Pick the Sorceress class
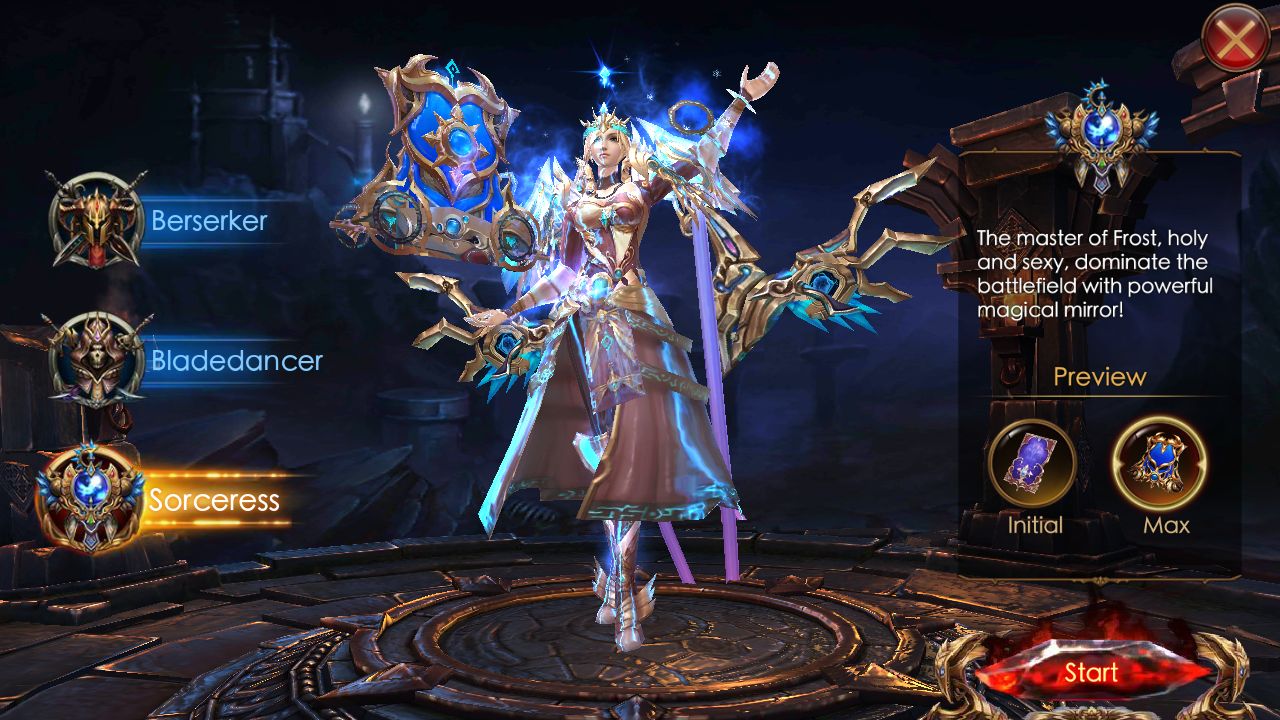This screenshot has height=720, width=1280. (x=92, y=498)
